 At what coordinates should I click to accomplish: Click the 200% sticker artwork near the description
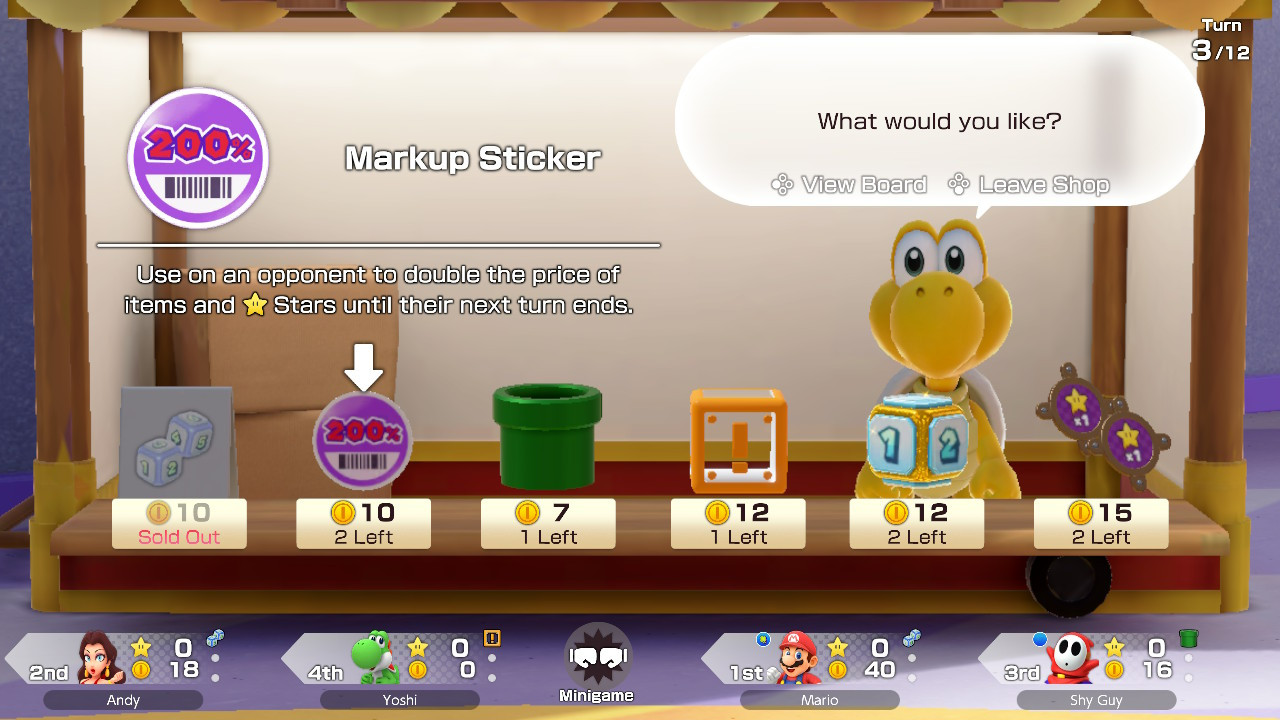coord(197,158)
